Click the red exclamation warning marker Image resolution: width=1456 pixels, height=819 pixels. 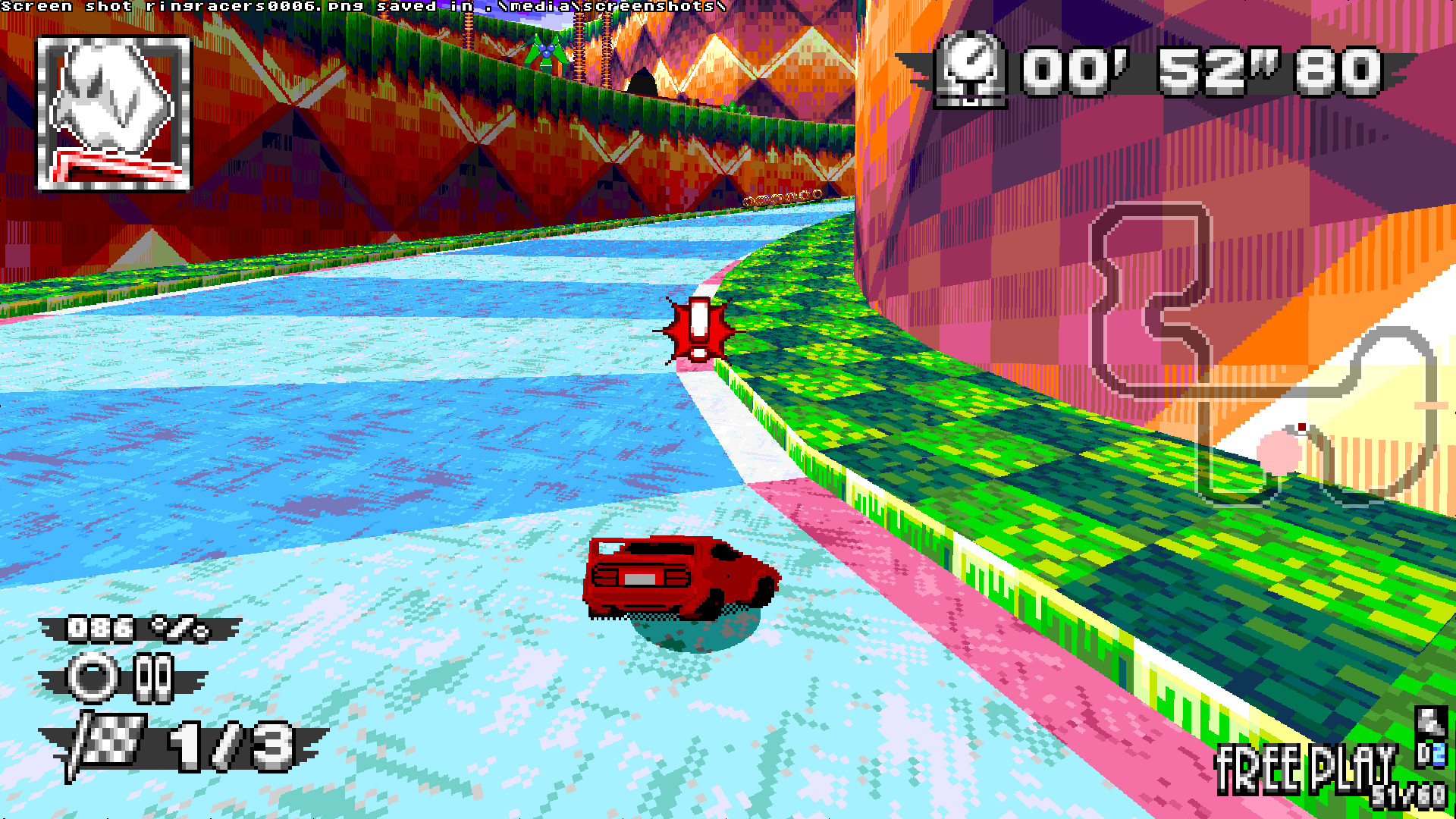[696, 330]
